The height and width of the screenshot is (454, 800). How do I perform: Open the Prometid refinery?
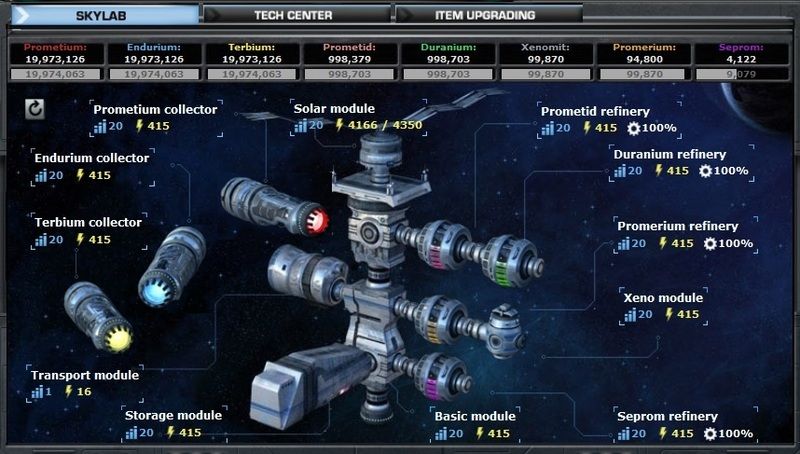(595, 111)
